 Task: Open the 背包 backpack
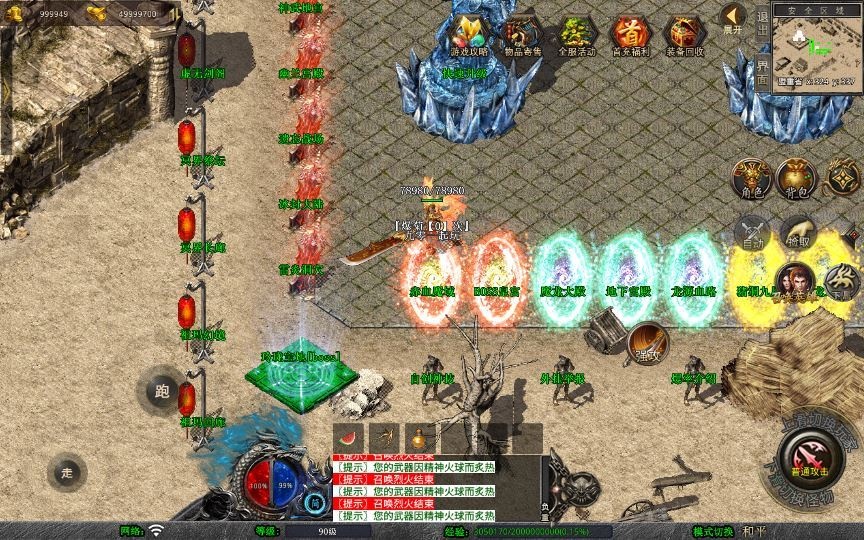798,177
